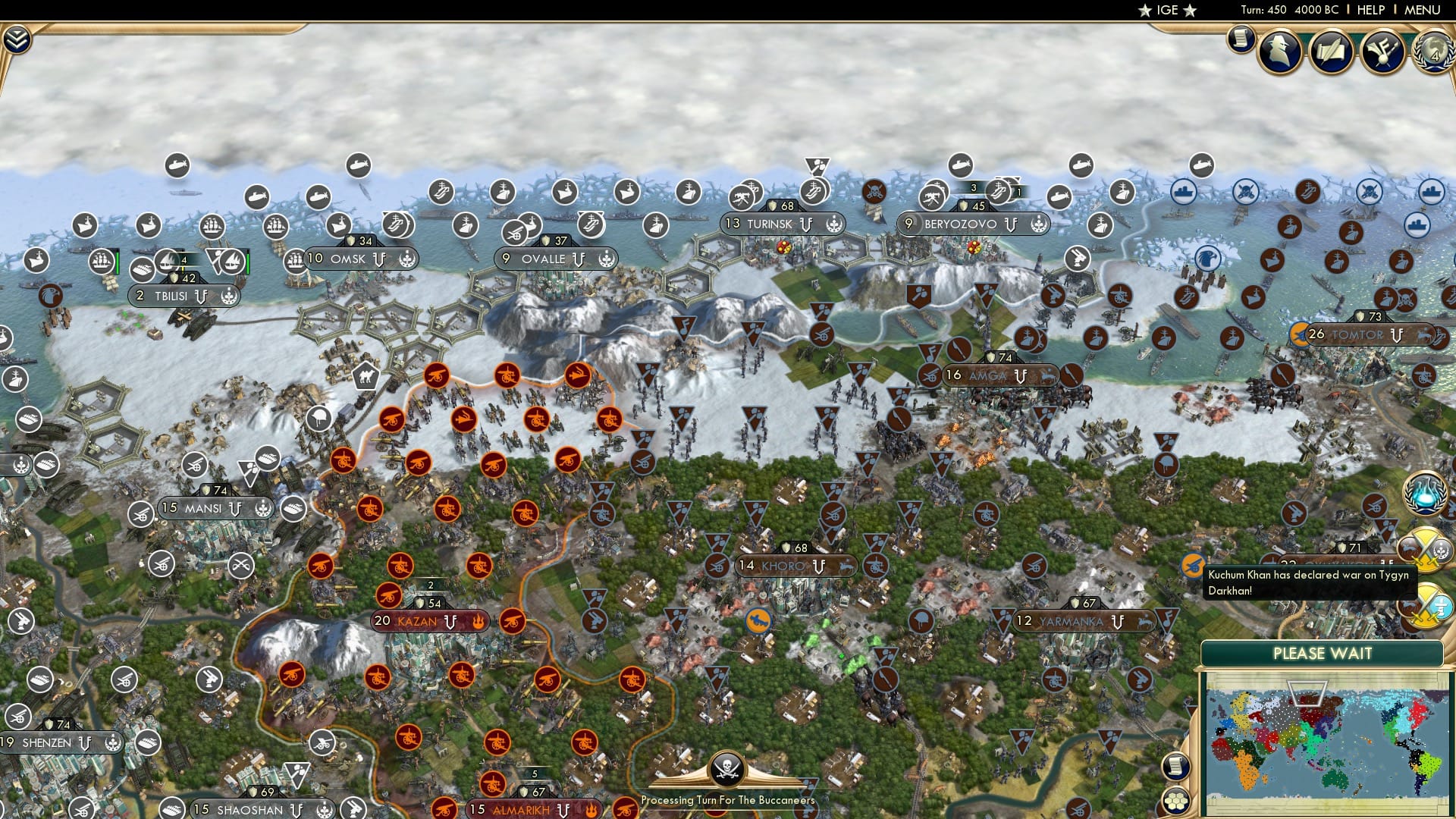Open HELP from the top bar

point(1370,10)
